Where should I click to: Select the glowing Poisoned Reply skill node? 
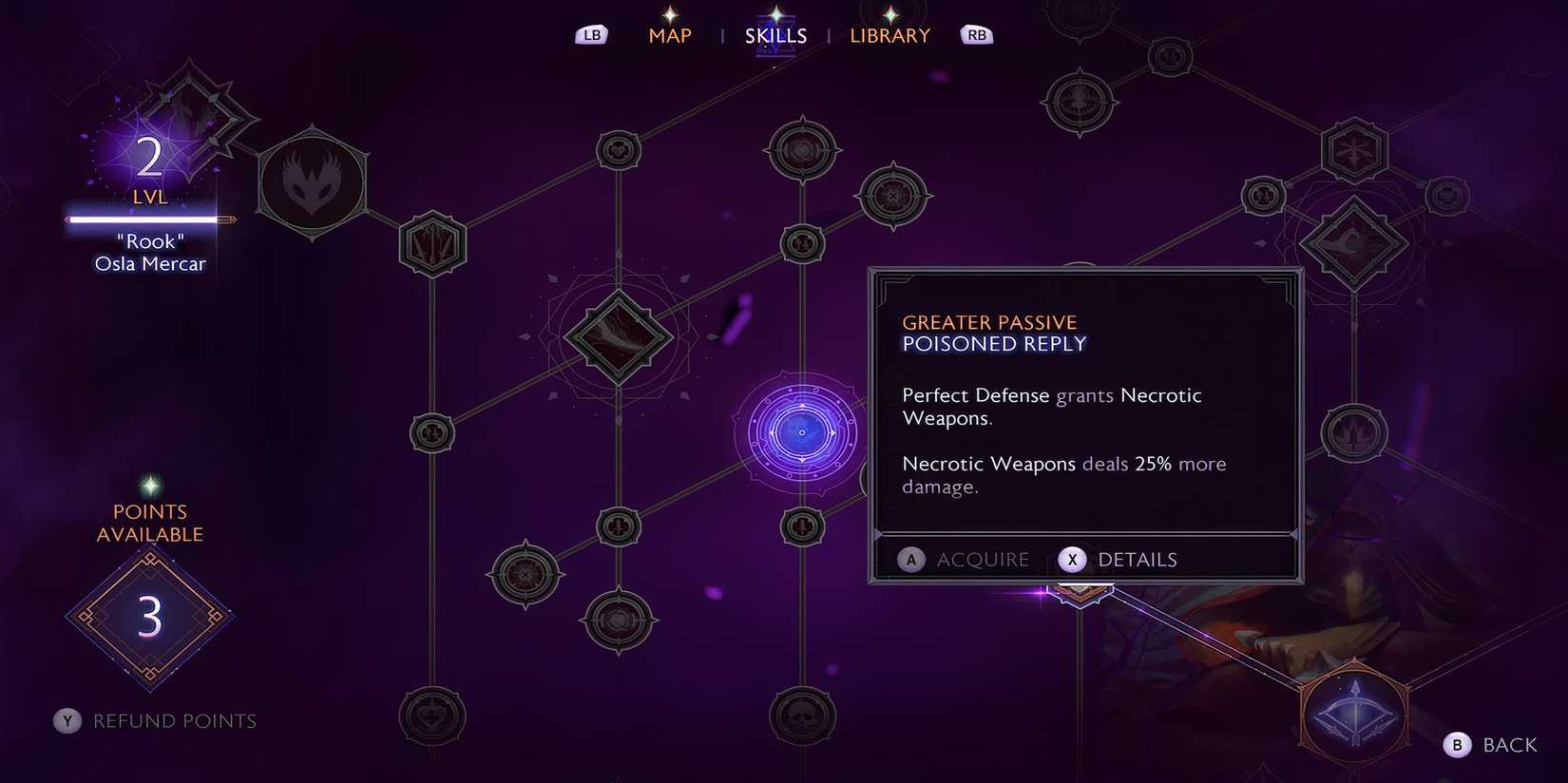[x=801, y=432]
